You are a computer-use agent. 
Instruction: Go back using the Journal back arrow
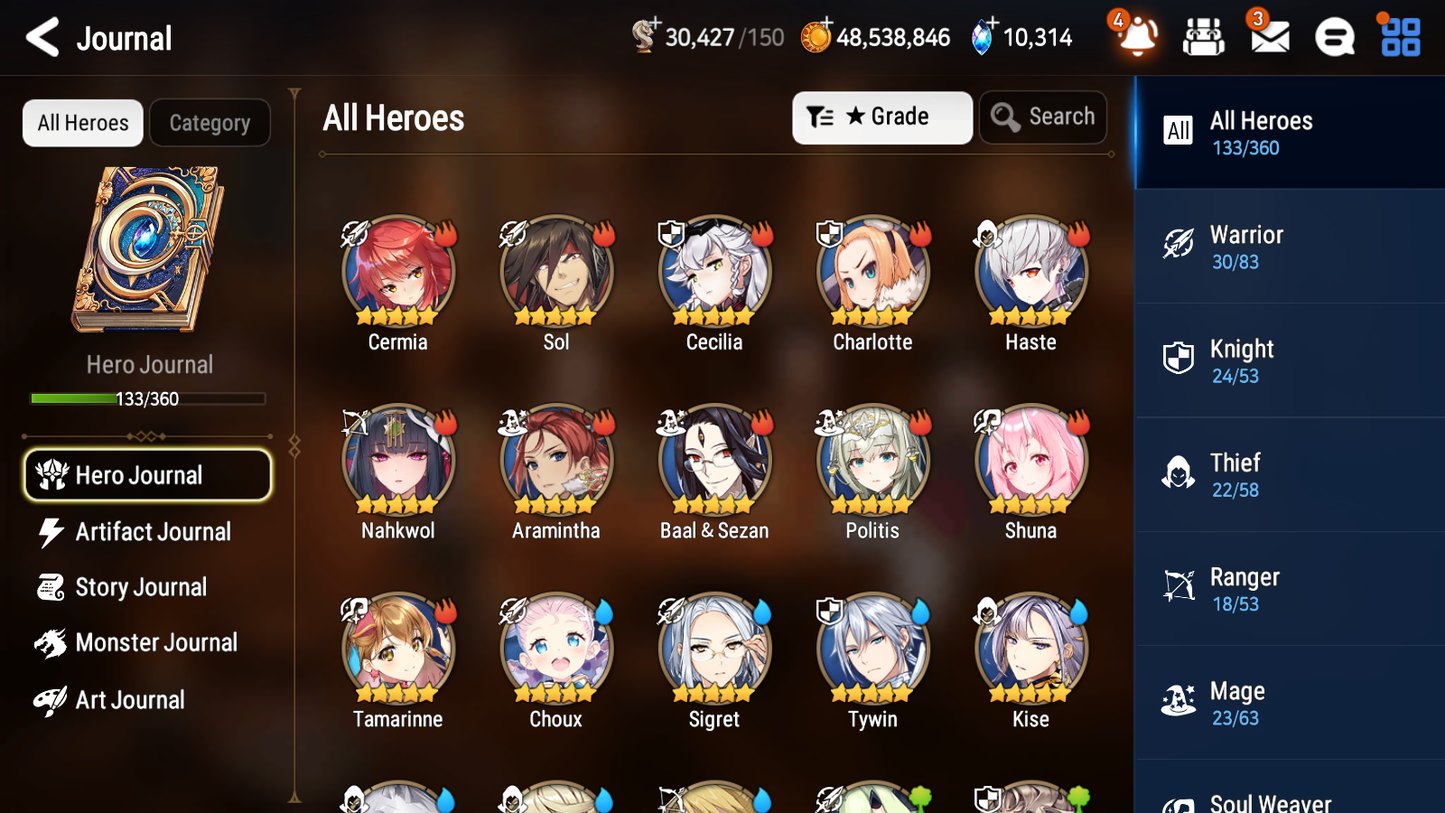(42, 37)
